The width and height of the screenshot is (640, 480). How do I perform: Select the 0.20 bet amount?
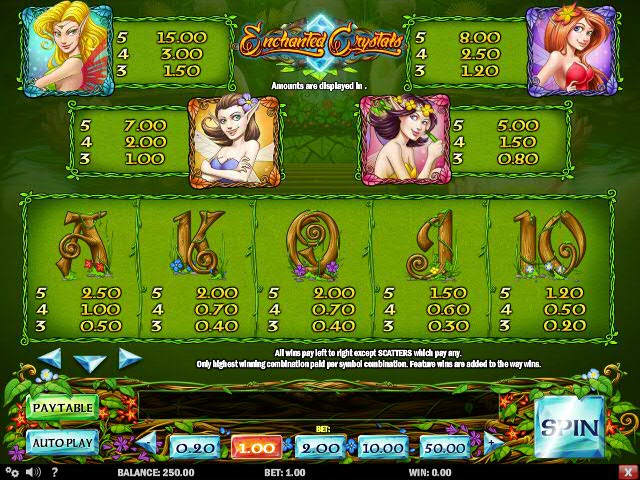coord(193,448)
